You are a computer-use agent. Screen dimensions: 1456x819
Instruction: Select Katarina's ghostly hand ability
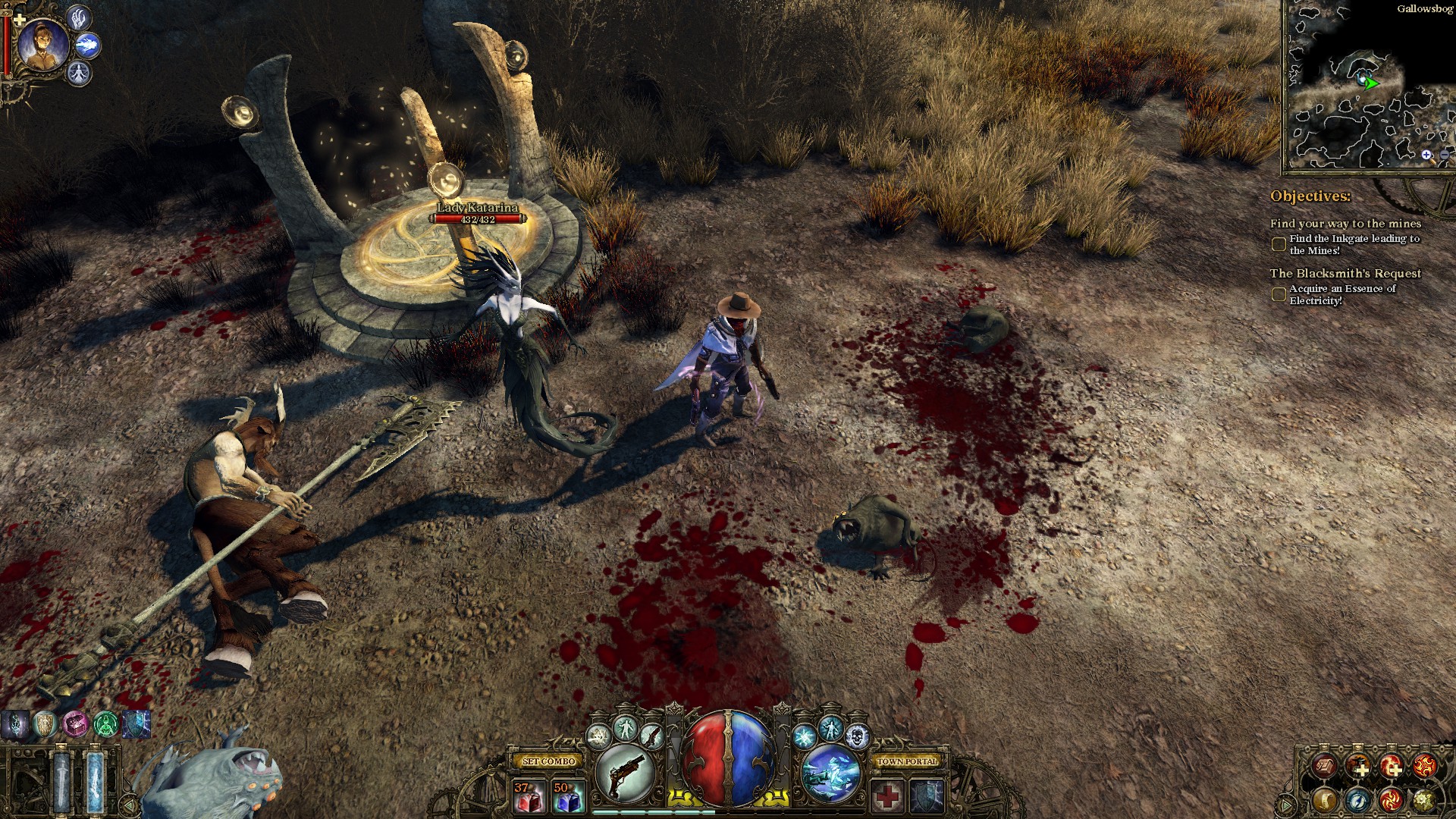click(79, 18)
